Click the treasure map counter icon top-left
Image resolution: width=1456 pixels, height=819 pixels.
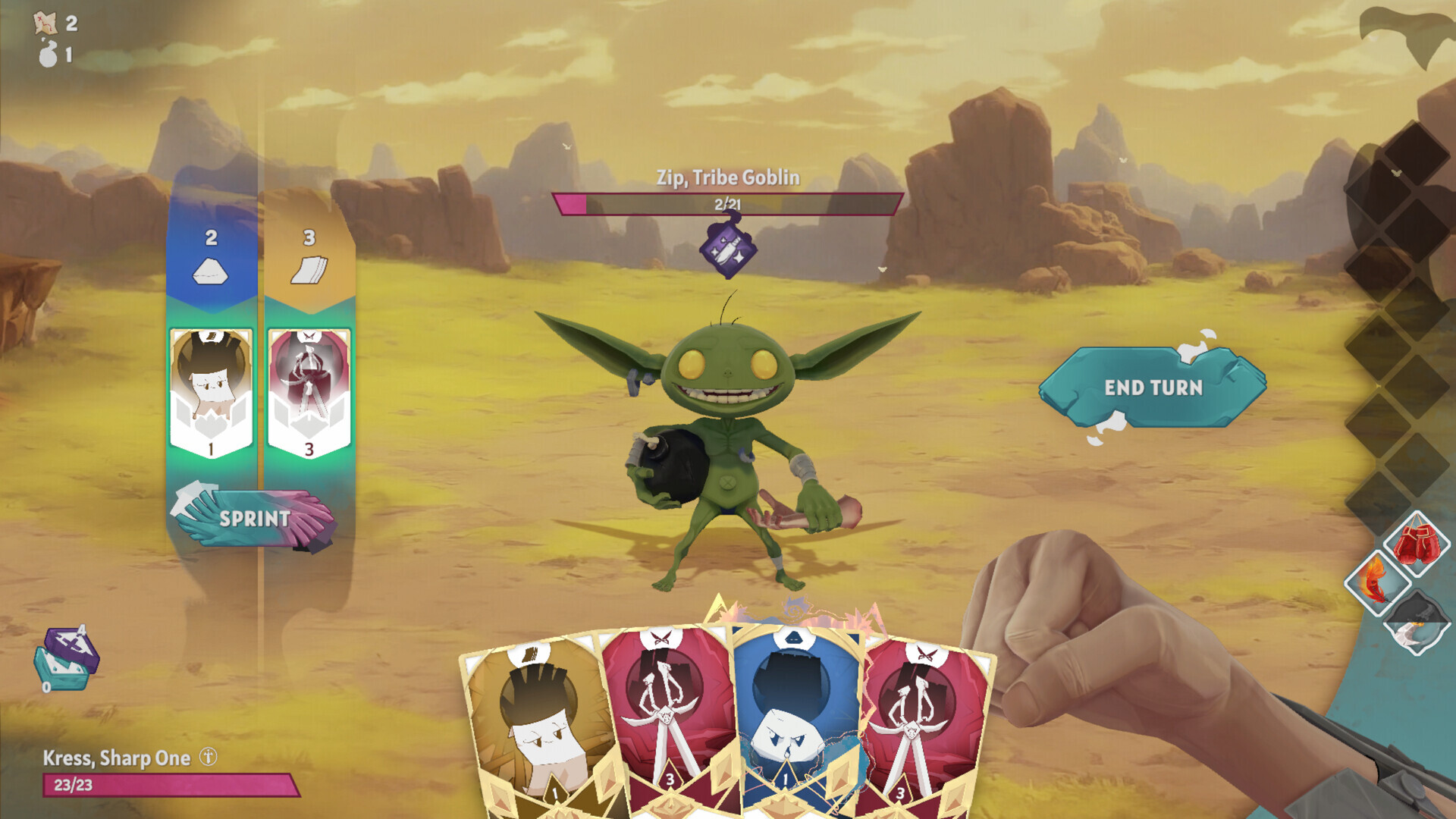coord(45,23)
